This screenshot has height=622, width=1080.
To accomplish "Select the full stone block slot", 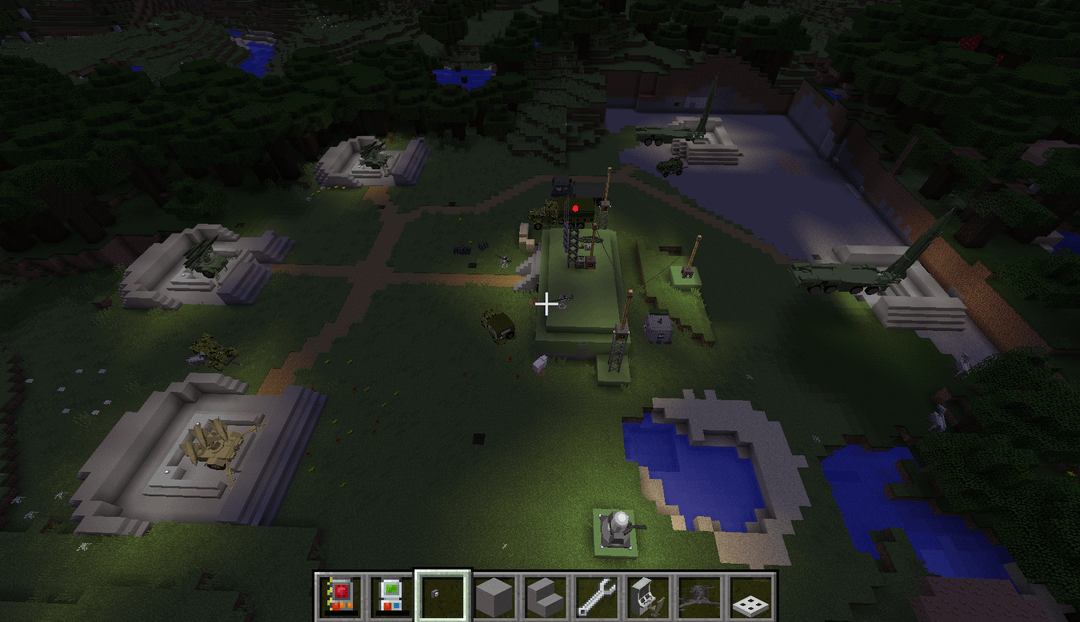I will point(494,597).
